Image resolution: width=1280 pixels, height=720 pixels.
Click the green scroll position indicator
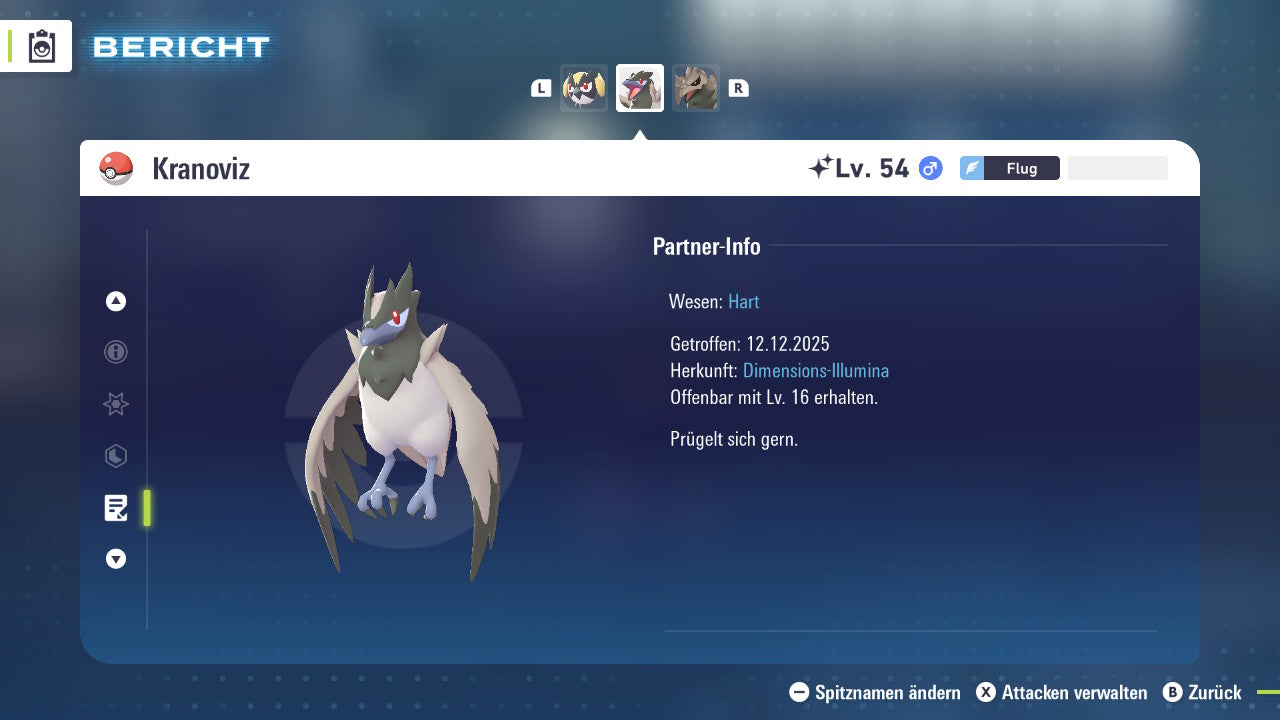click(x=147, y=508)
